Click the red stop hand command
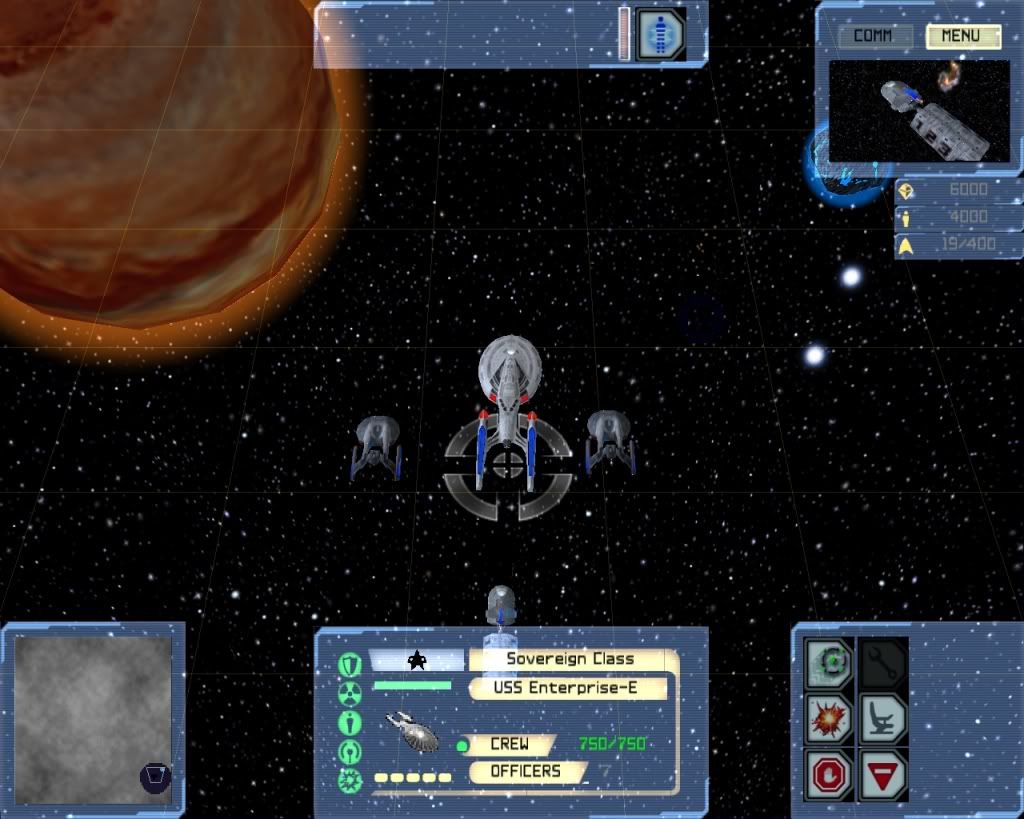 click(x=831, y=774)
